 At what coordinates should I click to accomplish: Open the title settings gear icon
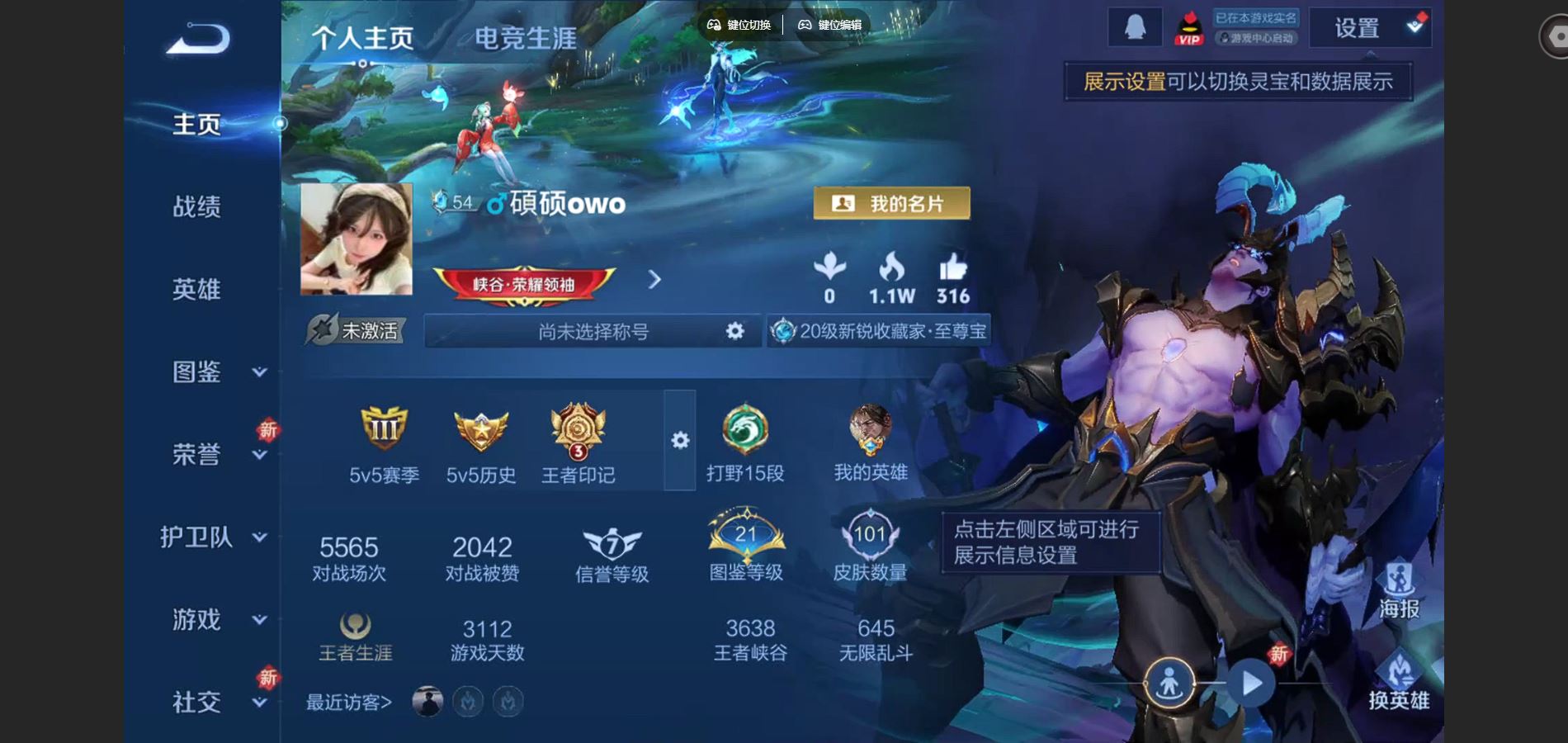[733, 331]
